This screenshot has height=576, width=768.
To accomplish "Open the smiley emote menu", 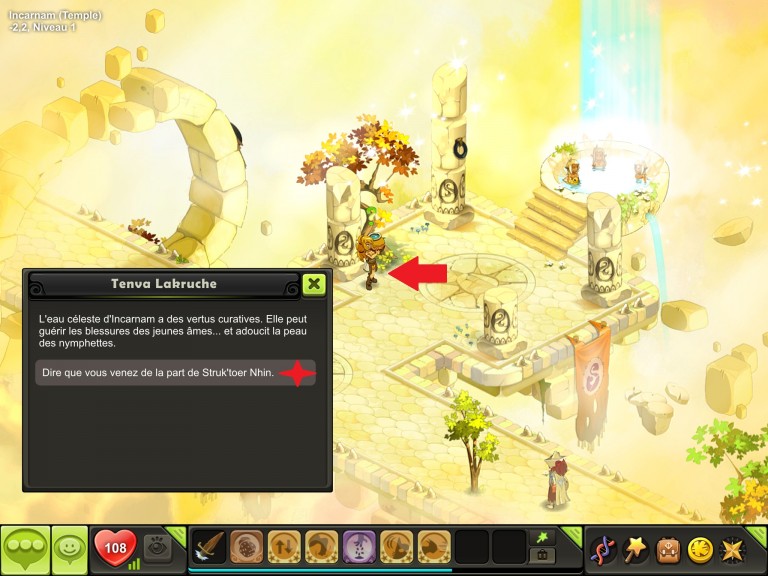I will point(69,549).
